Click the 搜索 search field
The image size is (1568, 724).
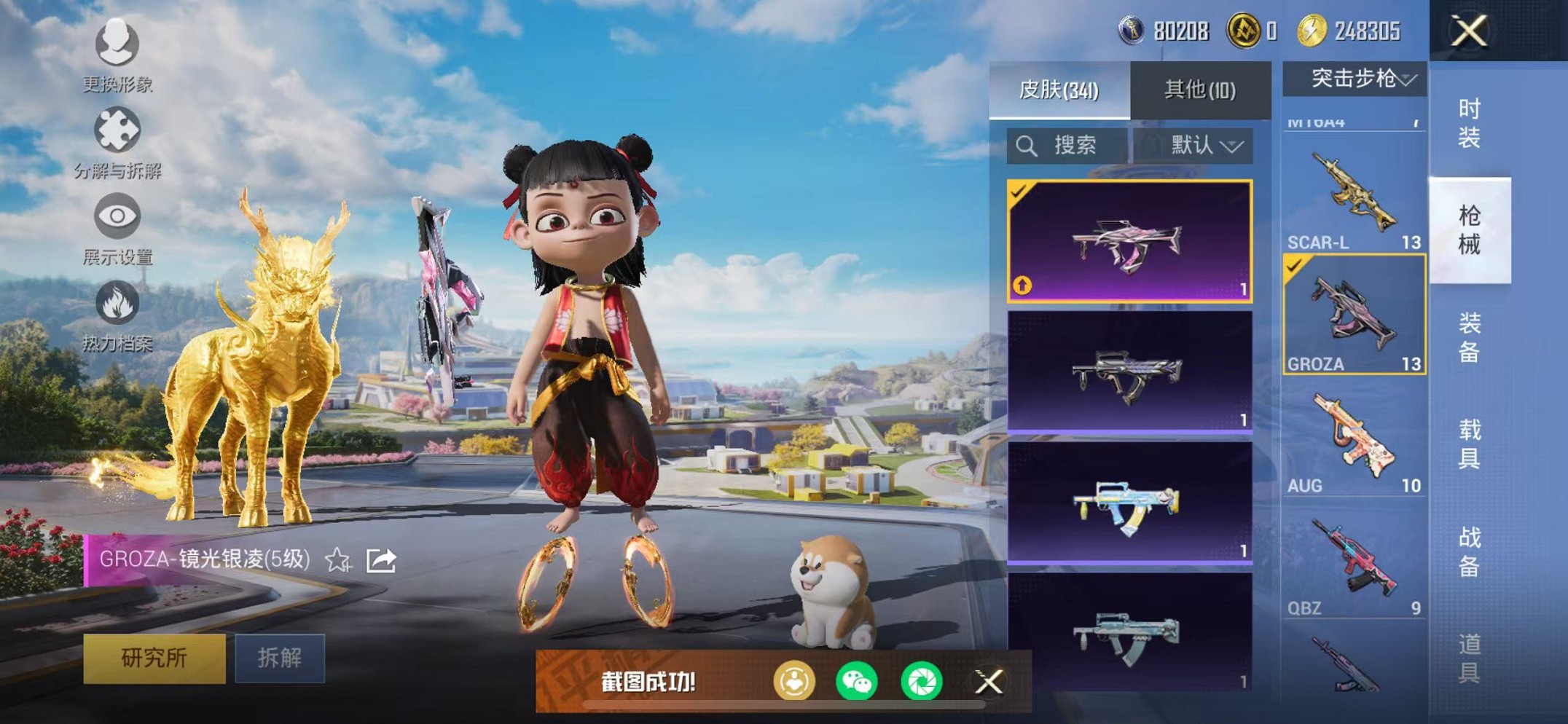pos(1067,146)
